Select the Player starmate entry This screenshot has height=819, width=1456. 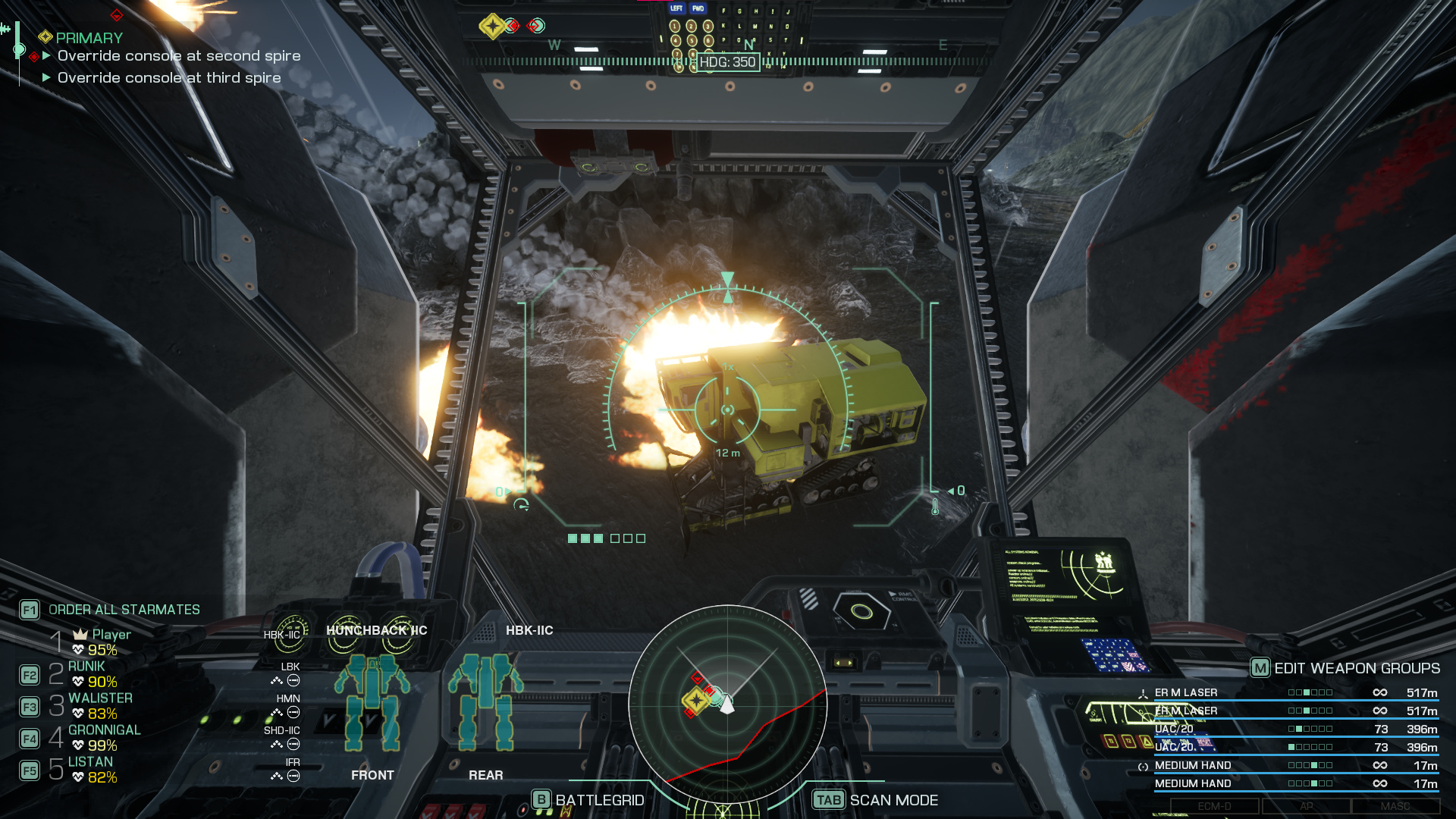tap(111, 635)
